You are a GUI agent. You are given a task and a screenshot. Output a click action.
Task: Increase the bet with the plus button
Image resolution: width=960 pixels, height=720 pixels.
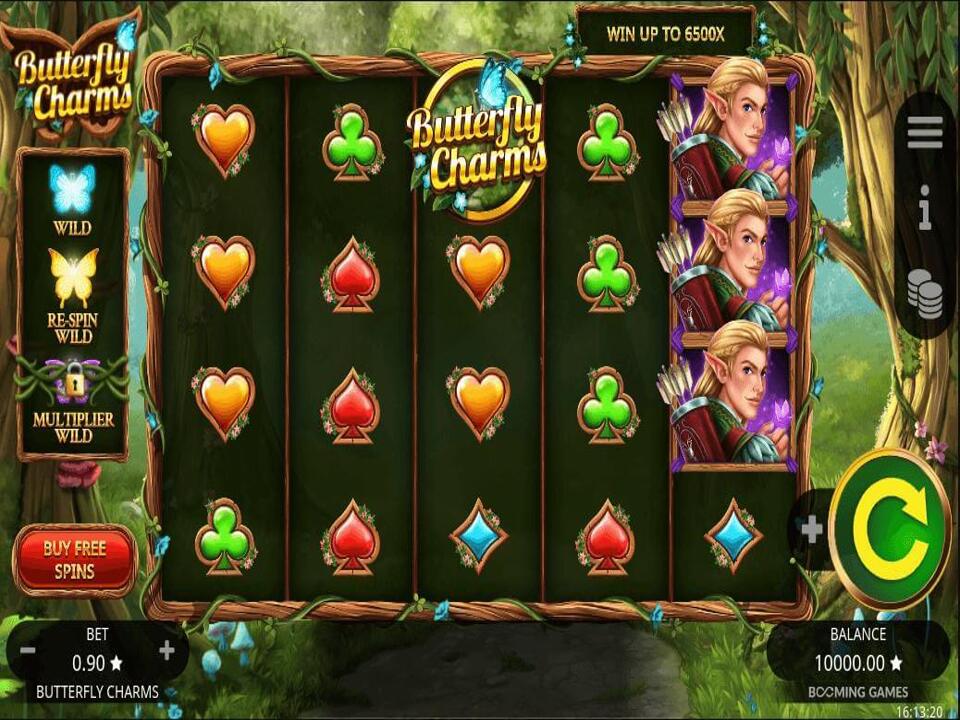click(x=167, y=651)
